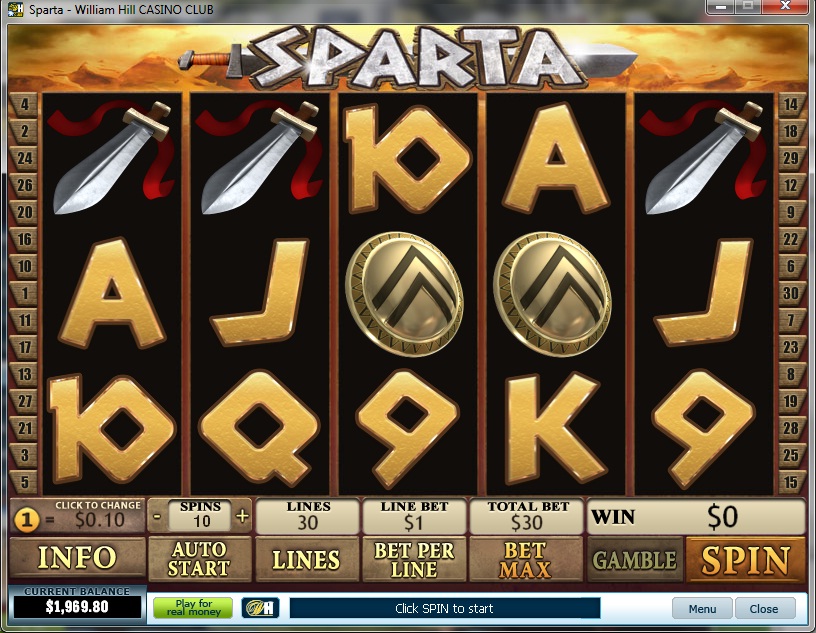The image size is (816, 633).
Task: Click the AUTO START button
Action: 199,560
